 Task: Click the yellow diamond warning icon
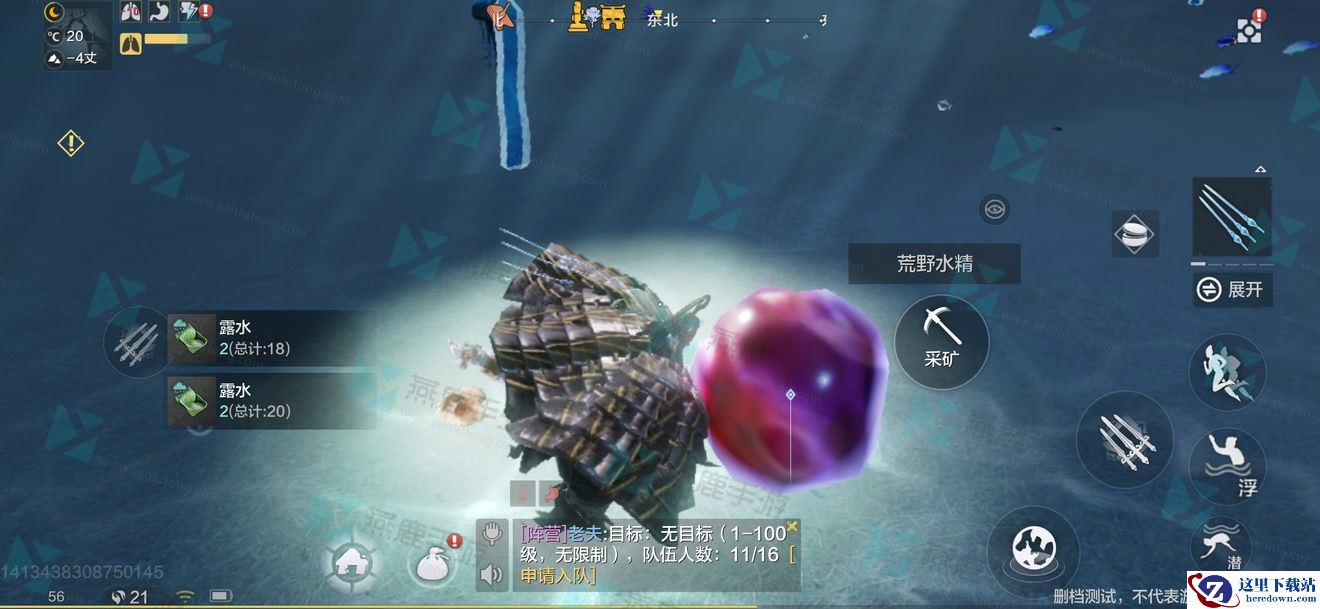coord(71,143)
